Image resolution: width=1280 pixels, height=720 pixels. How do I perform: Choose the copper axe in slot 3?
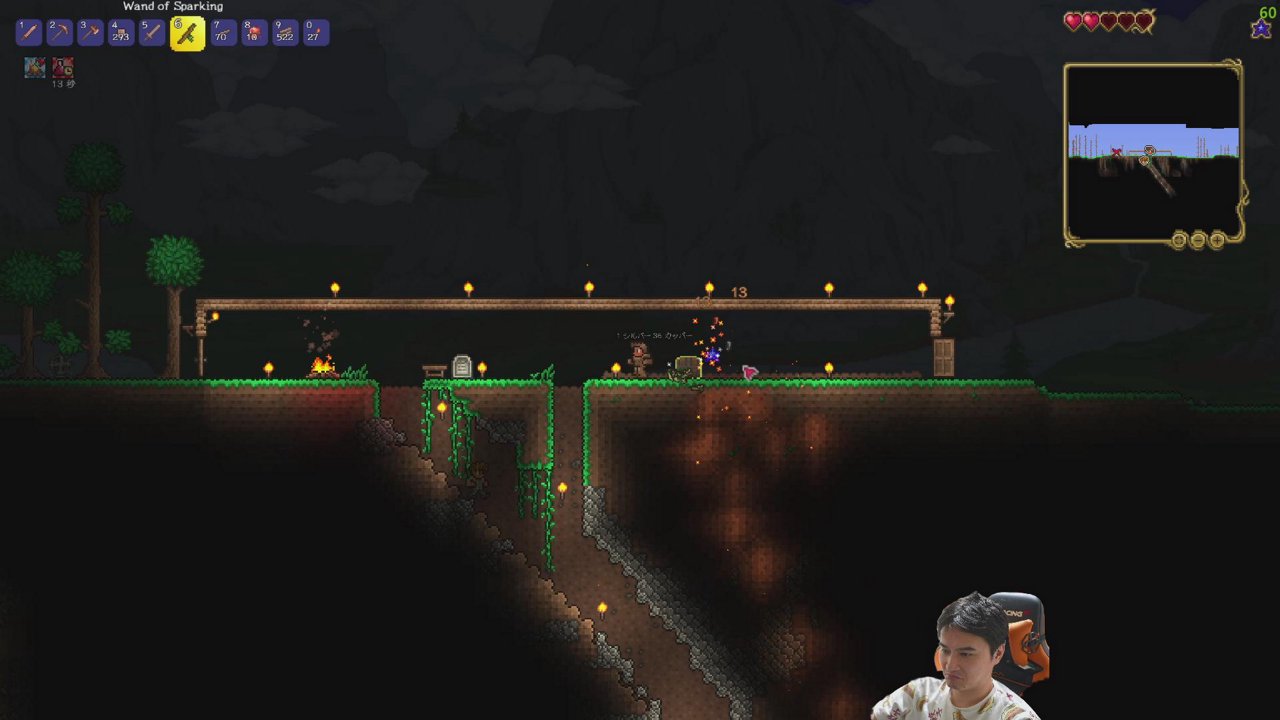[90, 32]
